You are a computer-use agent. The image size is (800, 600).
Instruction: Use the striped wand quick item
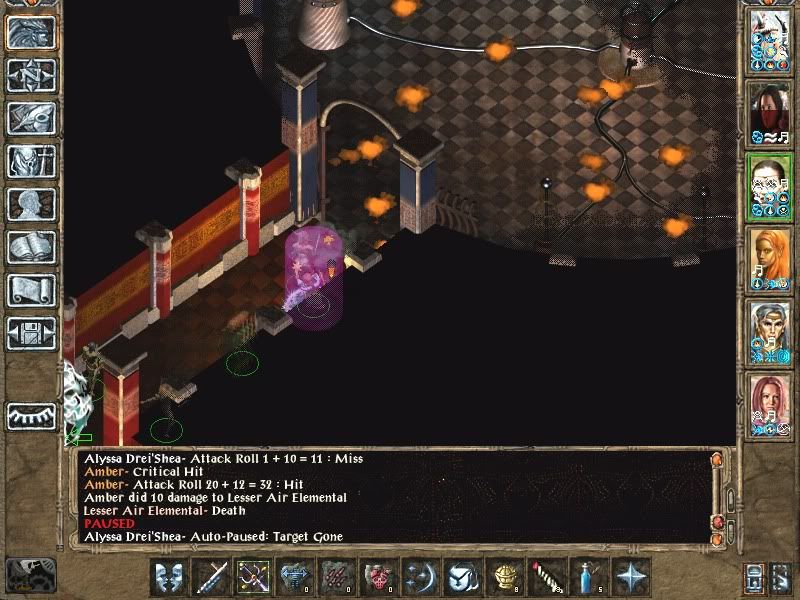[547, 577]
